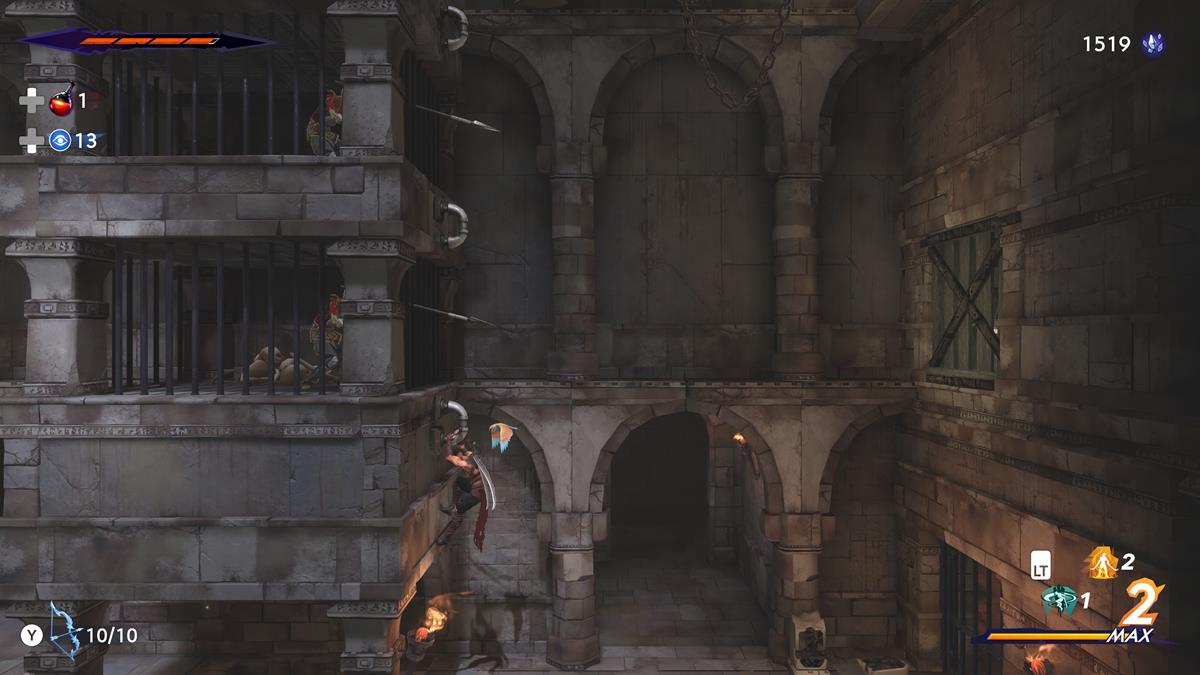Click the time crystal currency icon
Screen dimensions: 1200x675
(x=1153, y=44)
